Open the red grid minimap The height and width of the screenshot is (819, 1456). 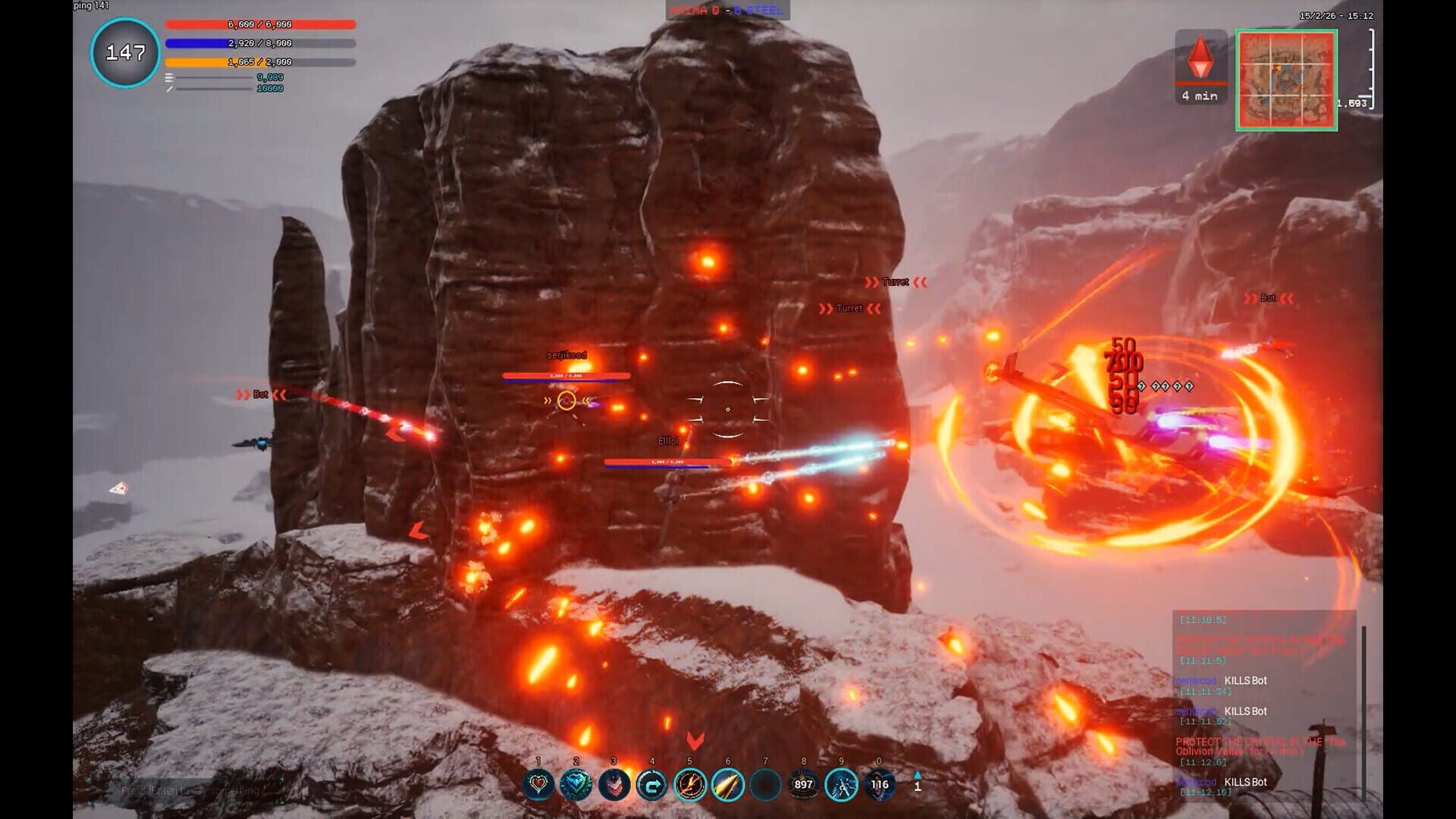click(1286, 80)
